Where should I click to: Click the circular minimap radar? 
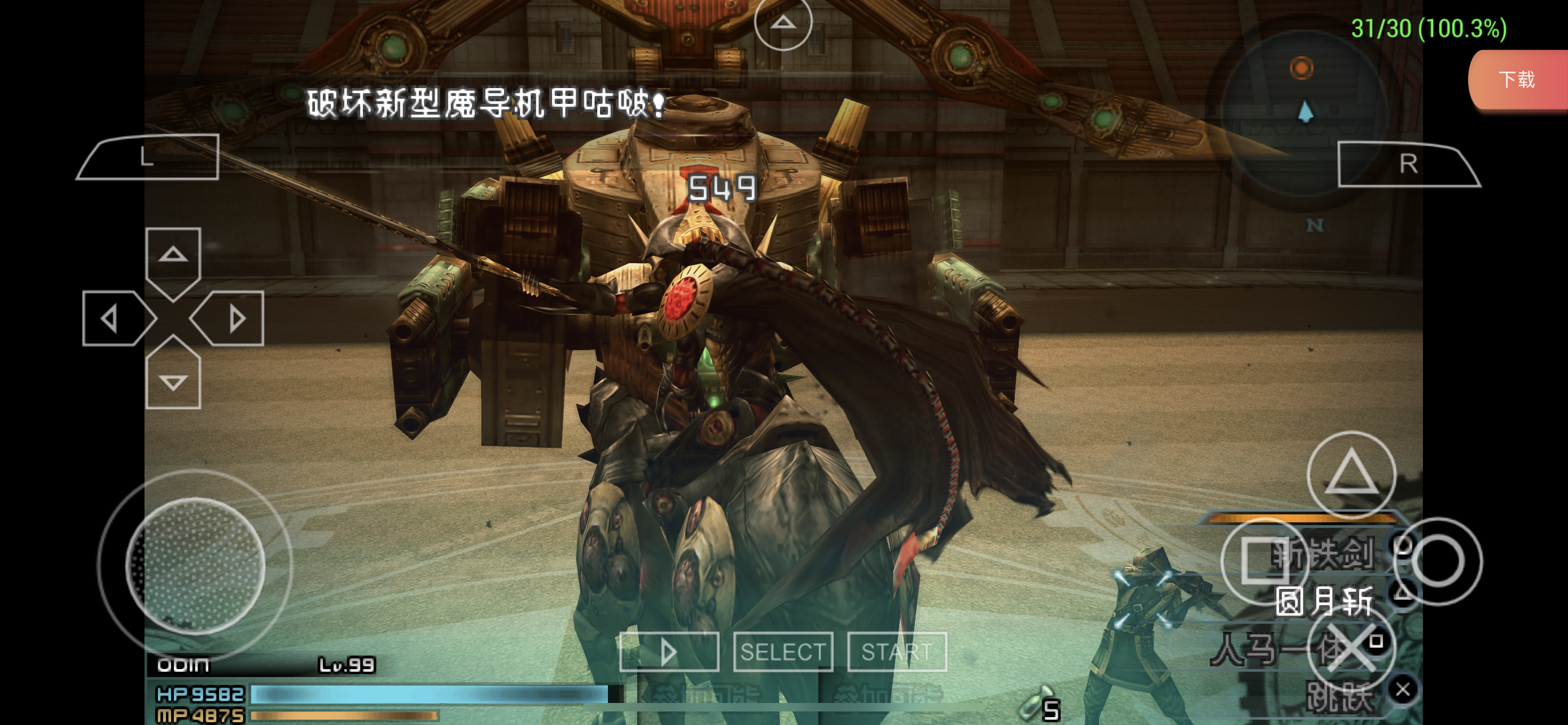1304,110
